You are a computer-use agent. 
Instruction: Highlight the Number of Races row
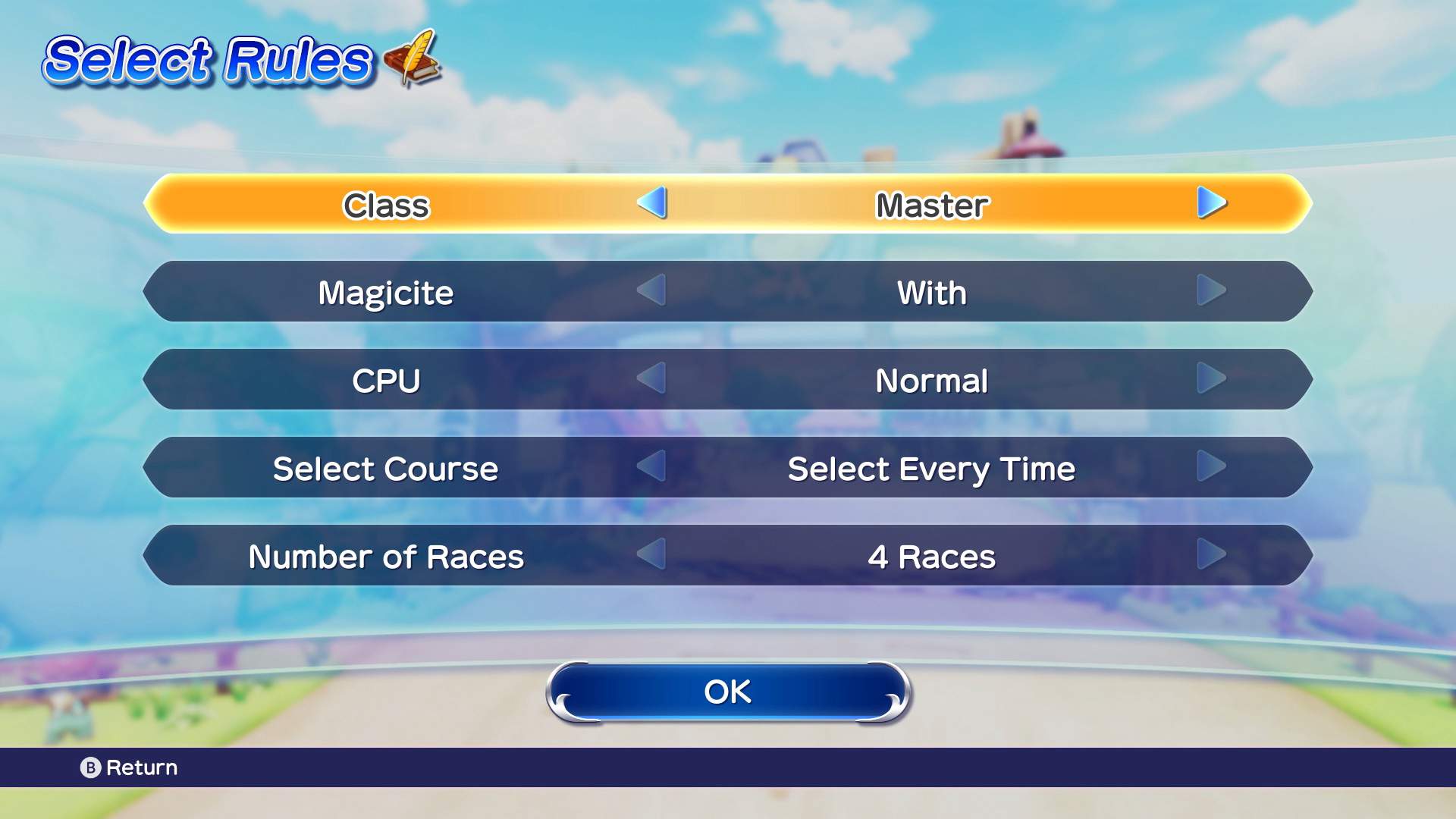click(x=386, y=557)
